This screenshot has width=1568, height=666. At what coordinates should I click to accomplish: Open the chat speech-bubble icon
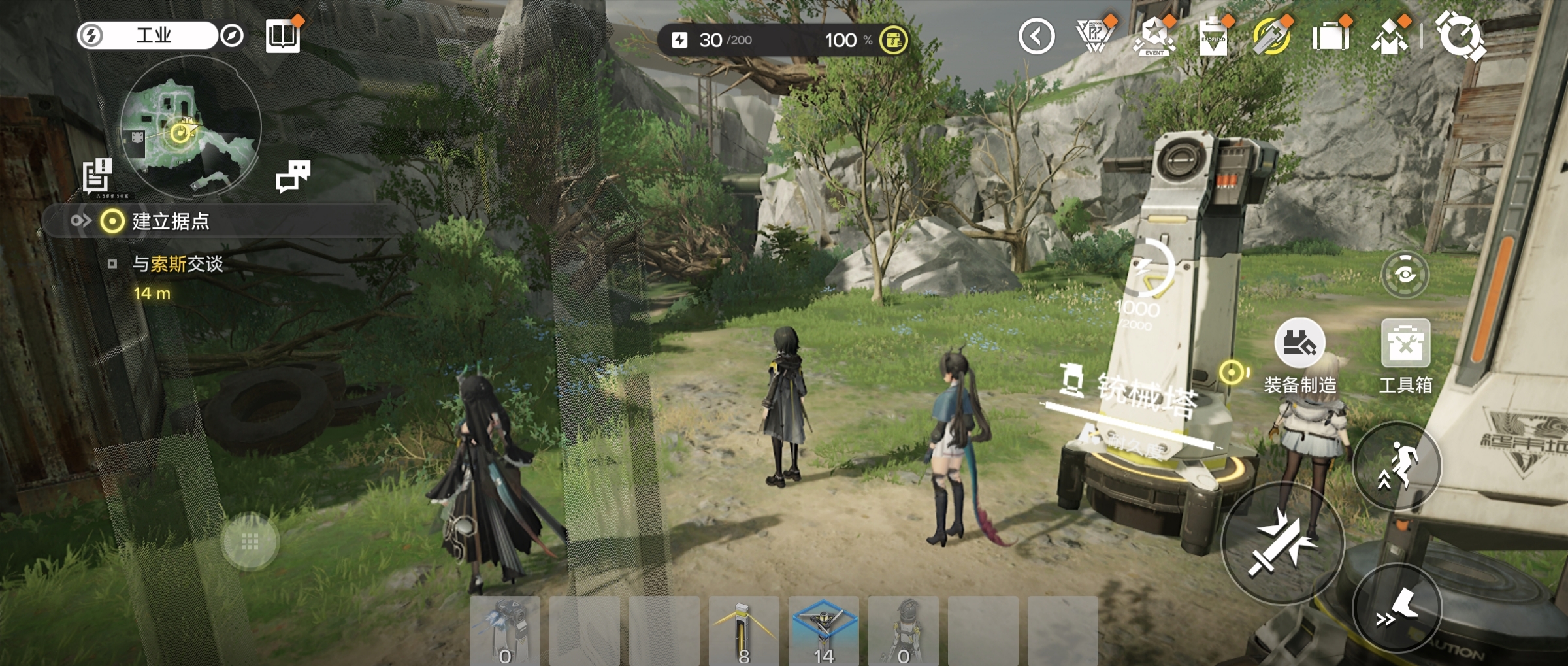click(293, 176)
